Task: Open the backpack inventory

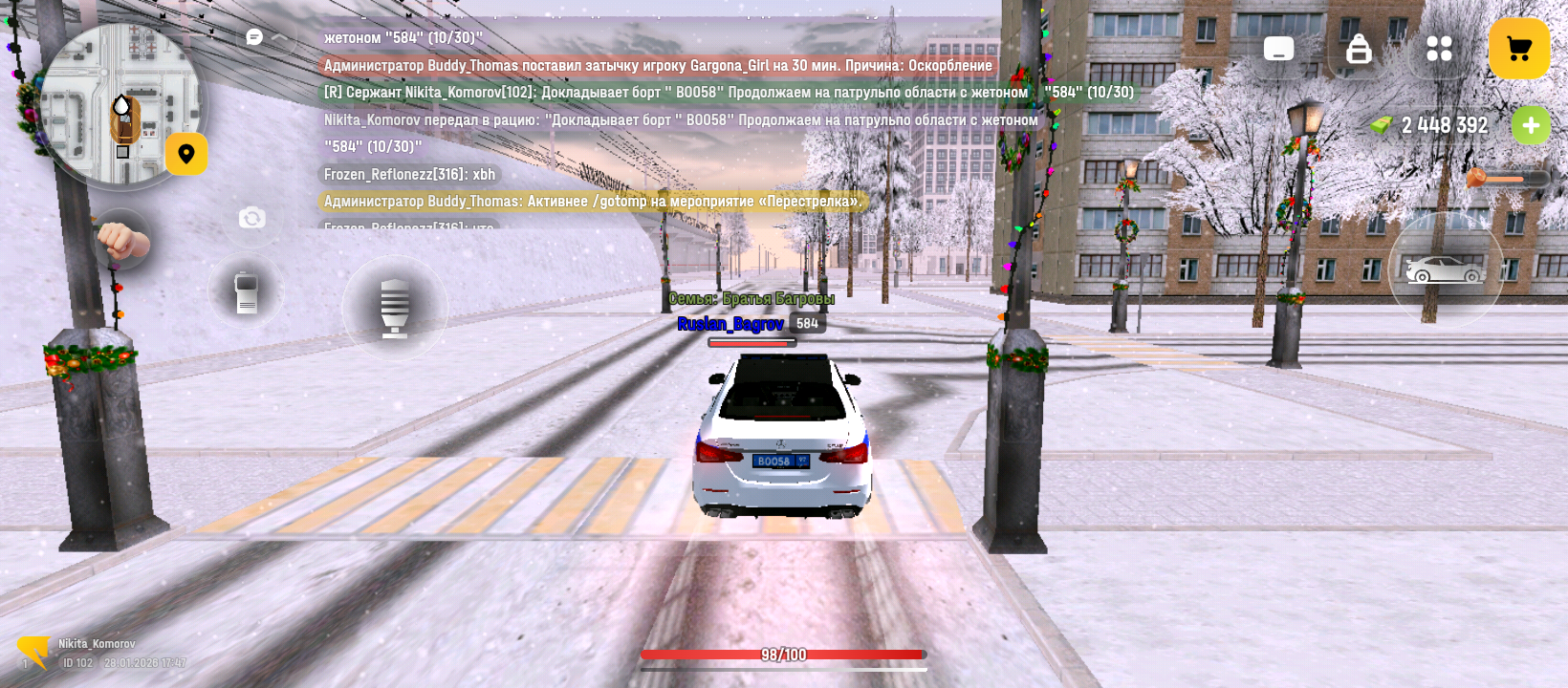Action: tap(1359, 49)
